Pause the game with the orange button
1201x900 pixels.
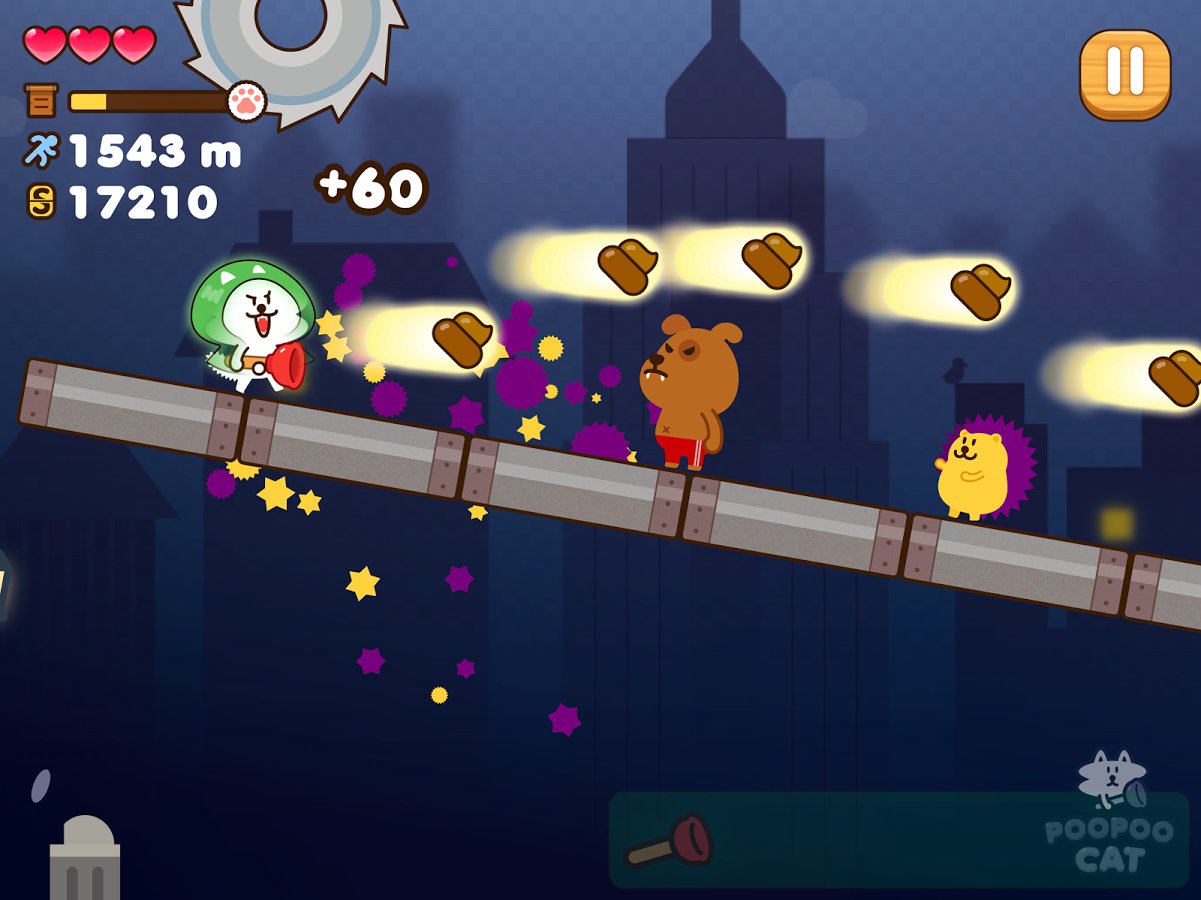(1125, 75)
